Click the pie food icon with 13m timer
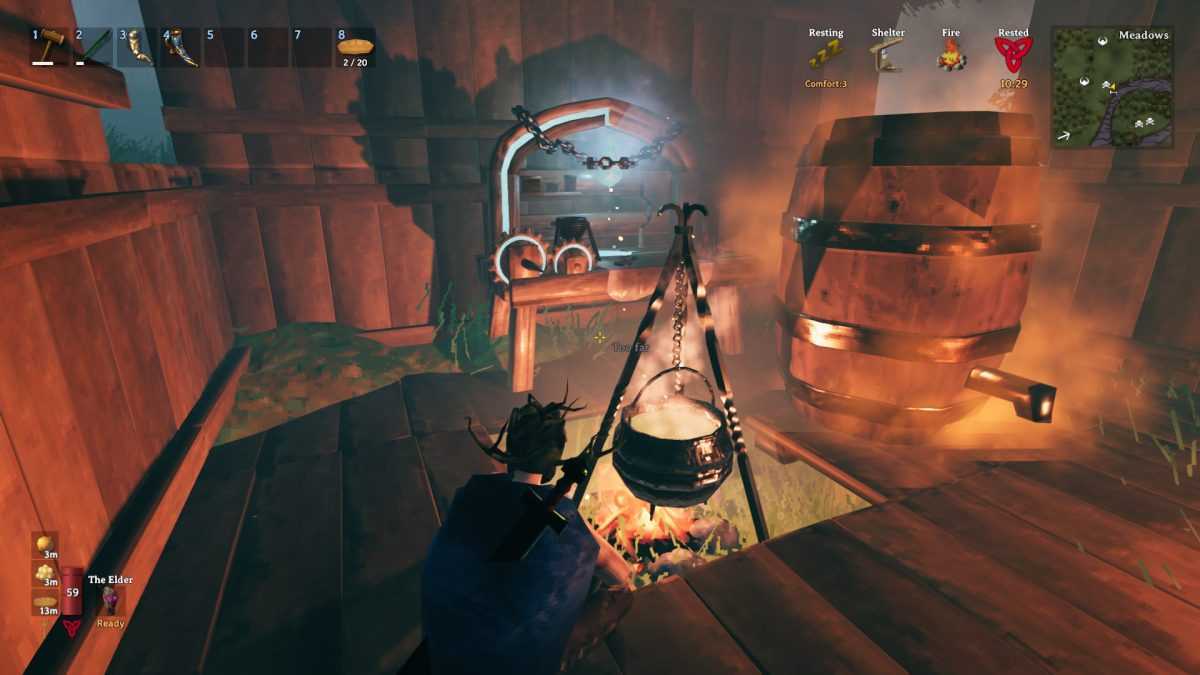Screen dimensions: 1200x675 [45, 601]
